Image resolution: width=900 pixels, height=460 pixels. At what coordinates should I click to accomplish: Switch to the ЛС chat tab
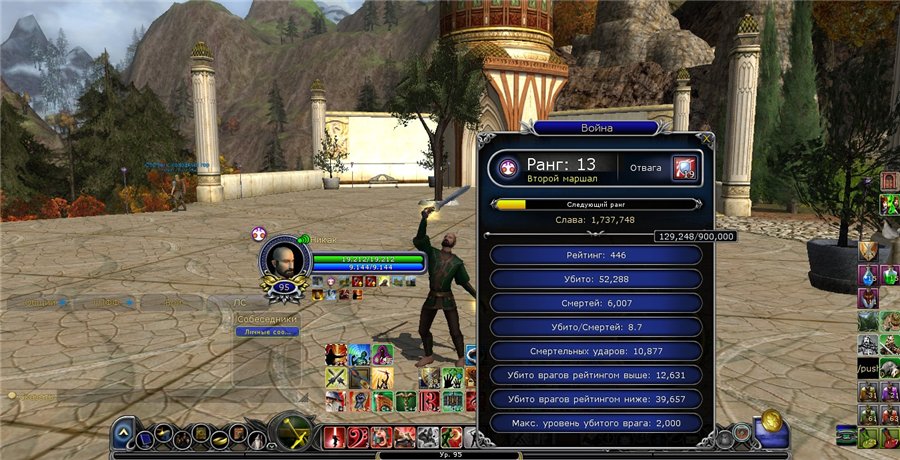(x=240, y=301)
